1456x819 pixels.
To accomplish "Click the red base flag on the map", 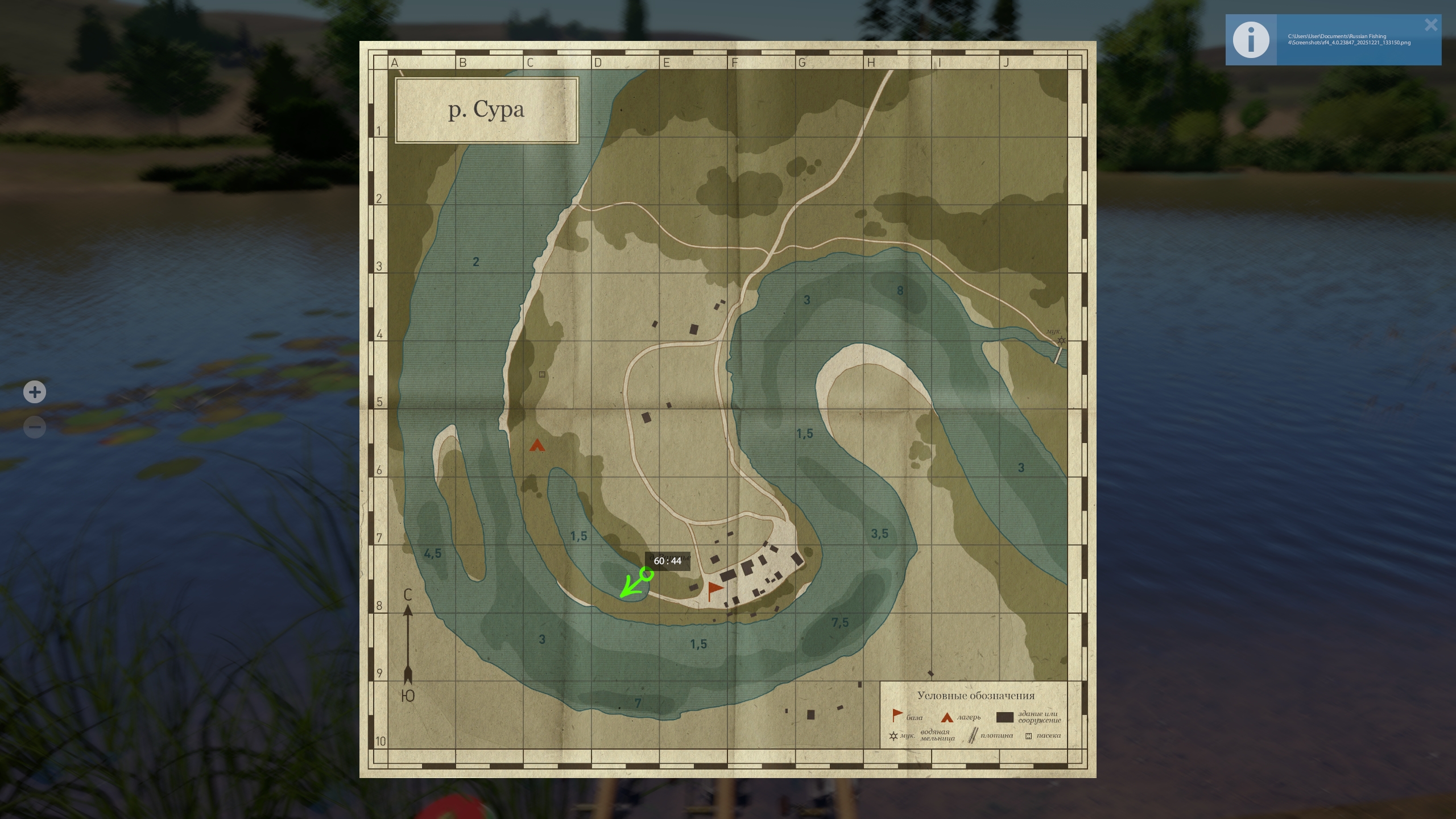I will click(x=714, y=590).
